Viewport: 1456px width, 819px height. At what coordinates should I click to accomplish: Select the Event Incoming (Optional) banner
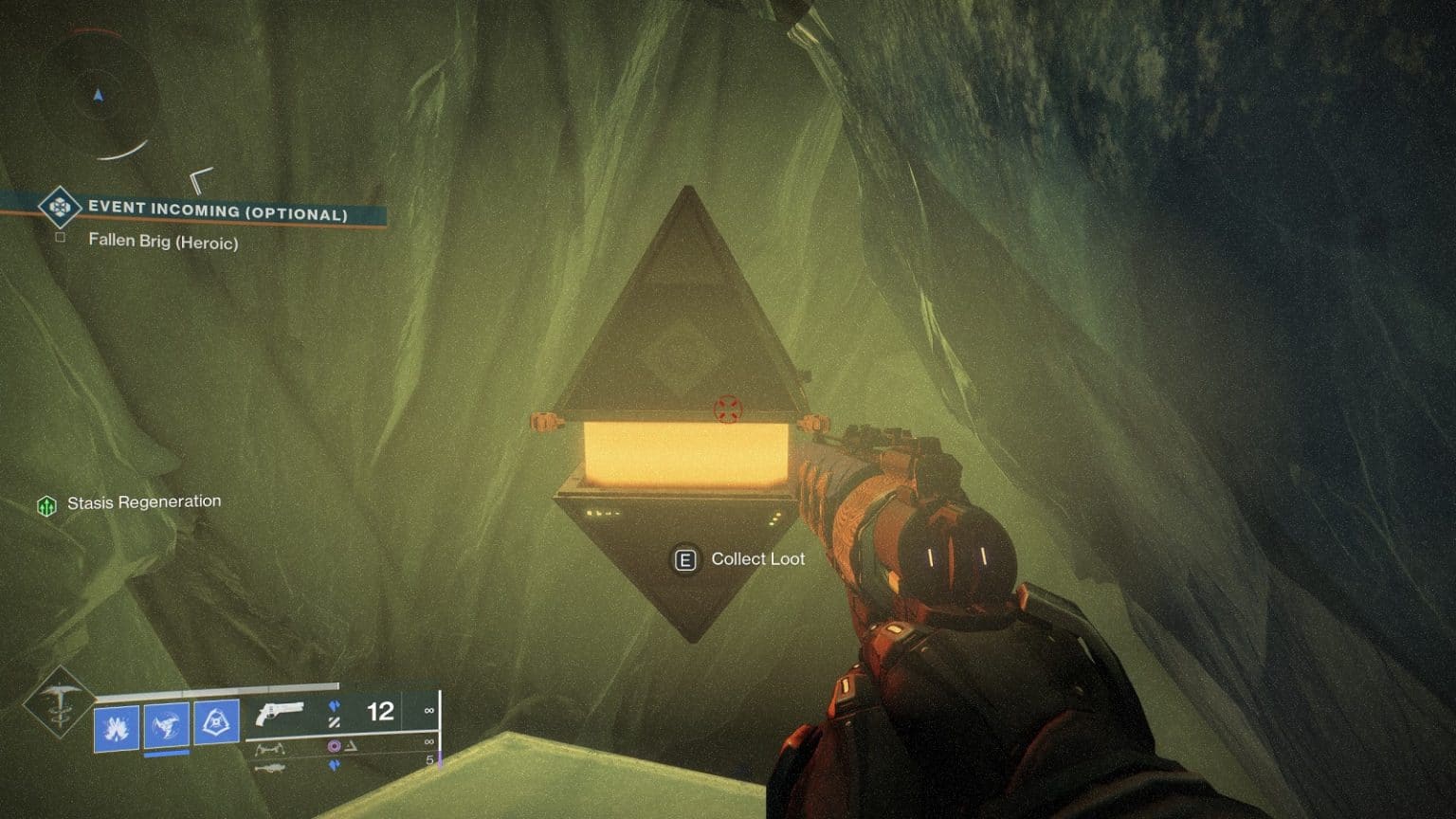coord(217,209)
